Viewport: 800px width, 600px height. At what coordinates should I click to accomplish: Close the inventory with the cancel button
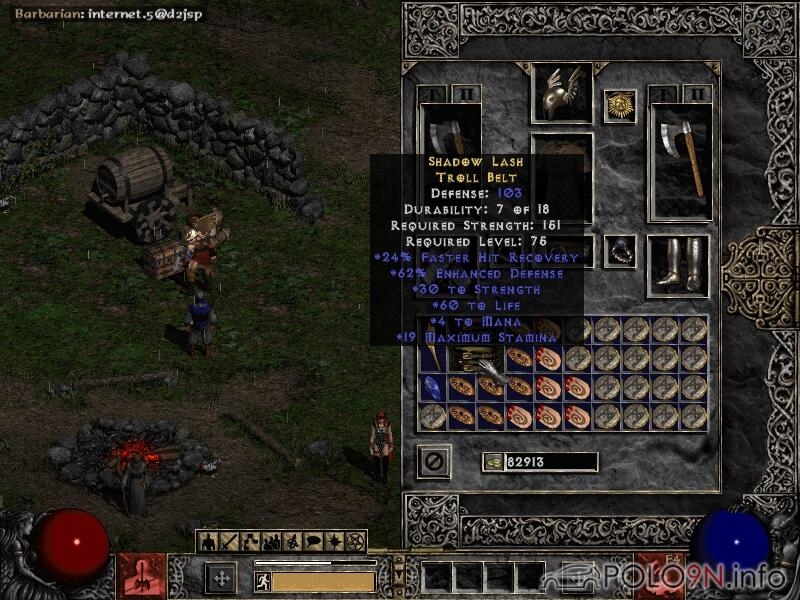(434, 461)
